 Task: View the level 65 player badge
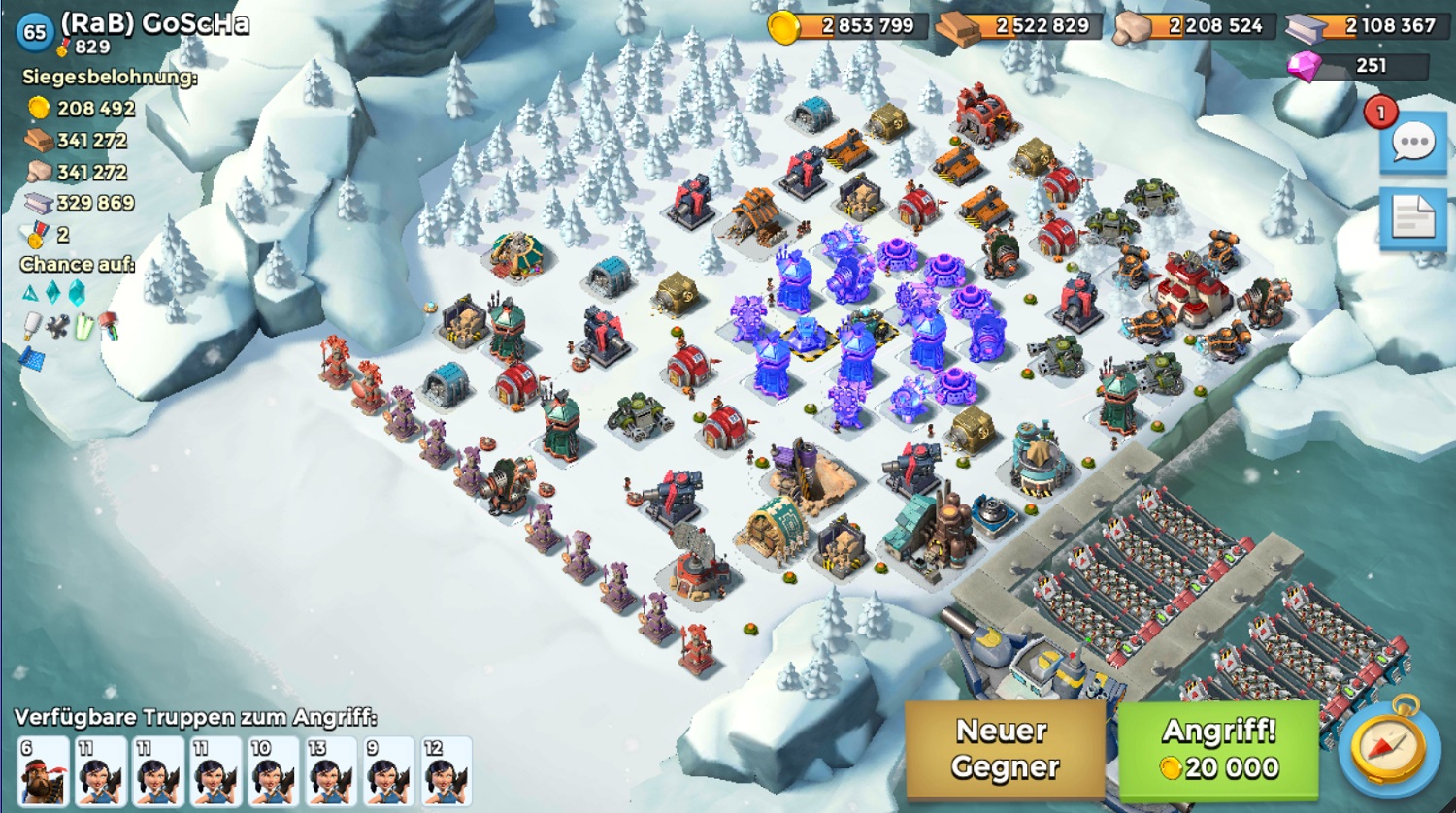(x=35, y=32)
